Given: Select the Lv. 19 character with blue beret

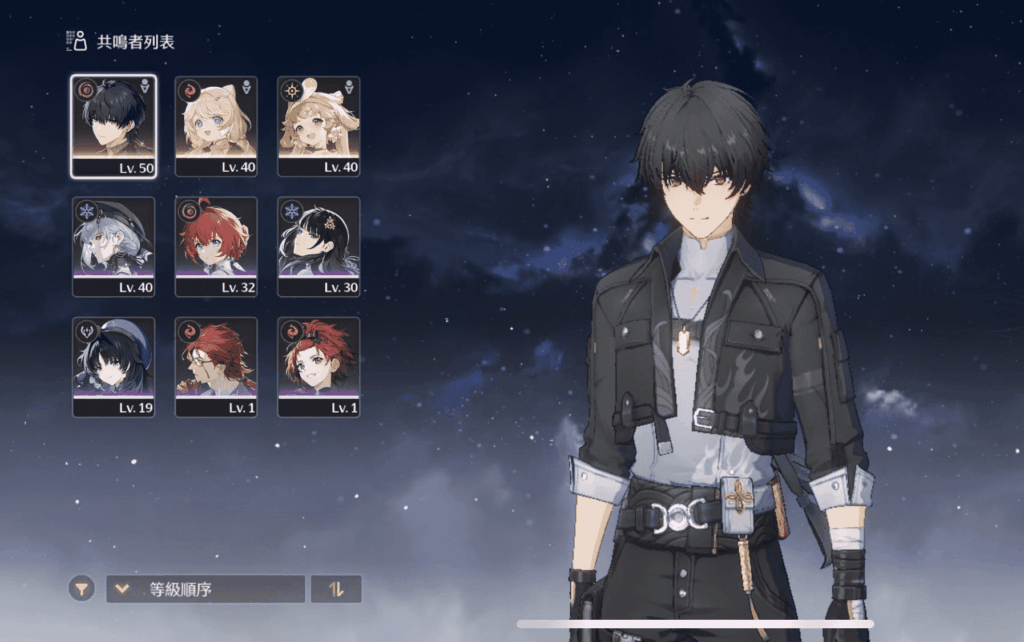Looking at the screenshot, I should (113, 366).
